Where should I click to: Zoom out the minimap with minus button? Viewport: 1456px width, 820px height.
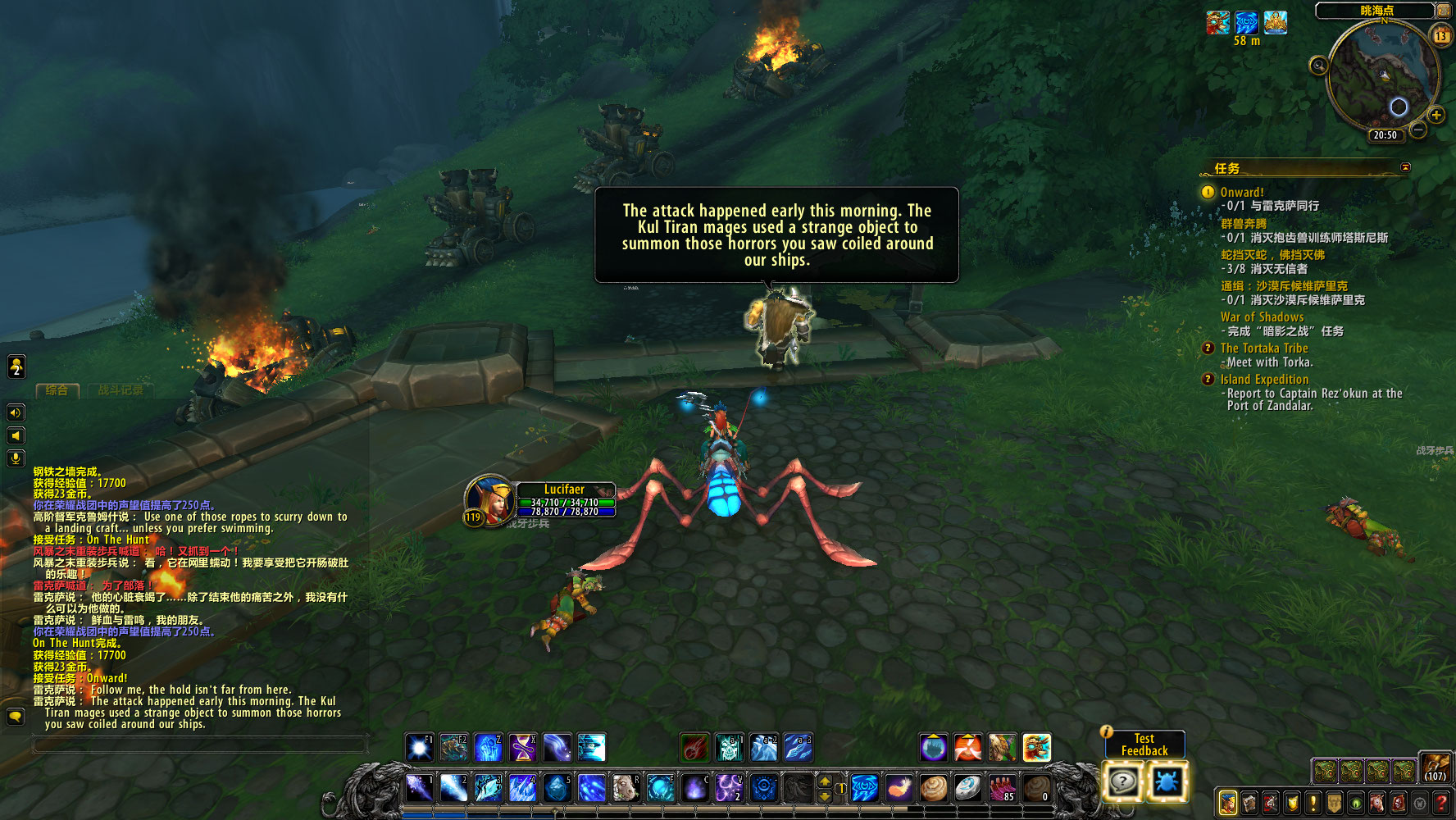tap(1419, 130)
